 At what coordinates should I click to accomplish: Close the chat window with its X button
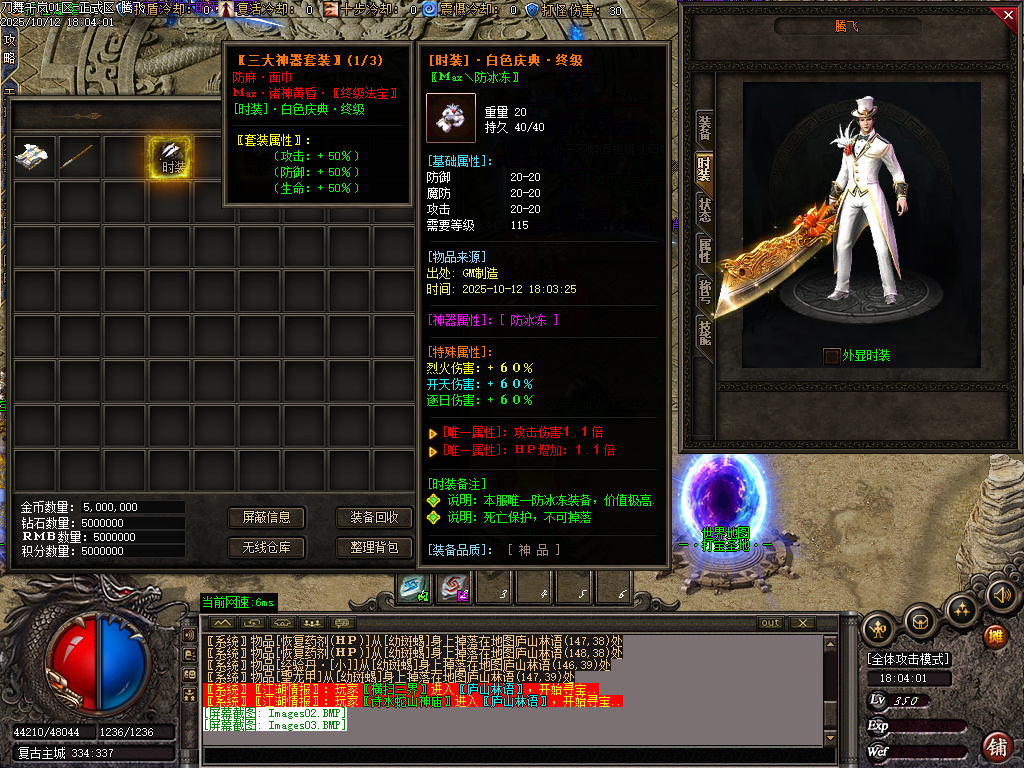(802, 623)
